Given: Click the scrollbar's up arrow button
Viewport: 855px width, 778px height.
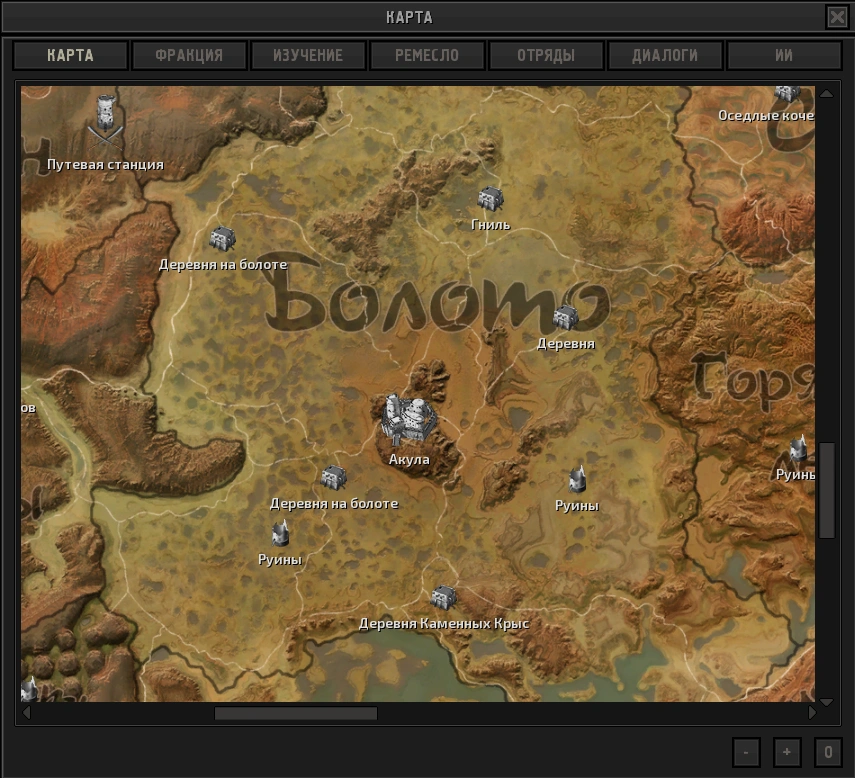Looking at the screenshot, I should point(826,94).
